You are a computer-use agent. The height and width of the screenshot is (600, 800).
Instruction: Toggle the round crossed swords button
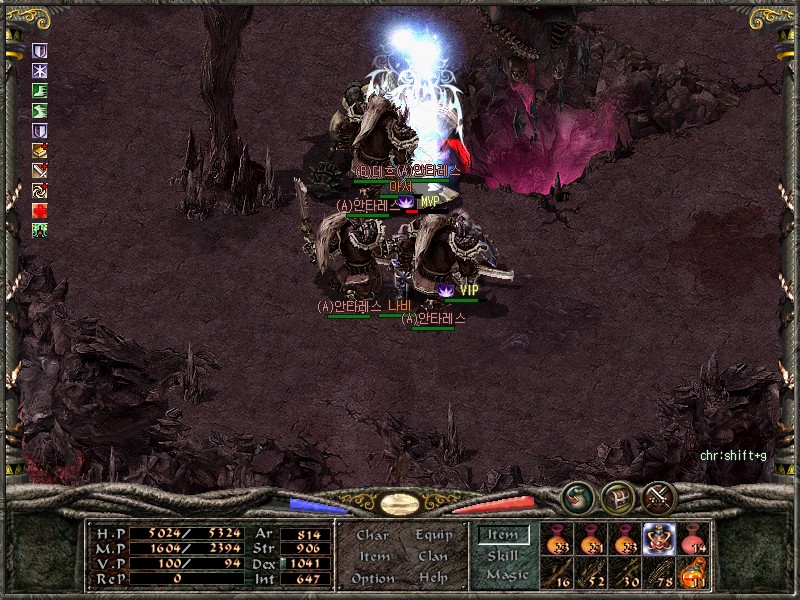[660, 496]
